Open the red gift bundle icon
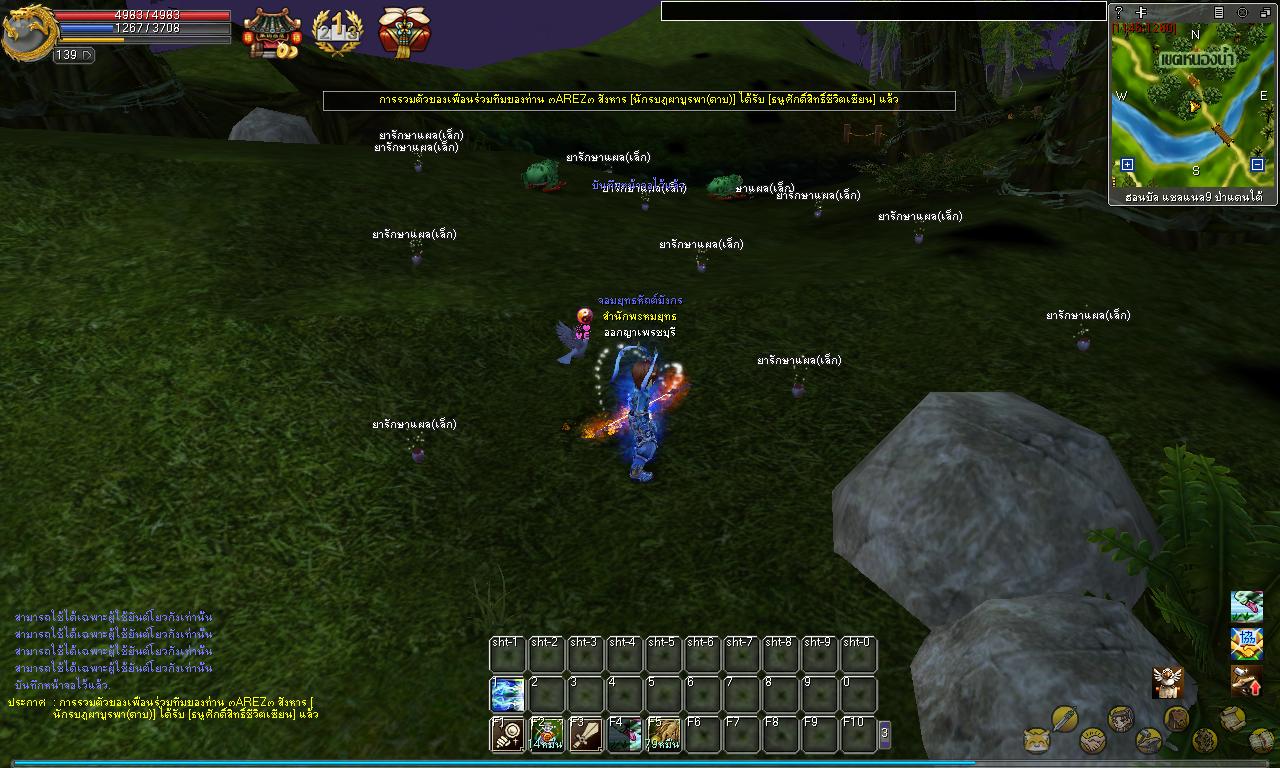 (404, 31)
